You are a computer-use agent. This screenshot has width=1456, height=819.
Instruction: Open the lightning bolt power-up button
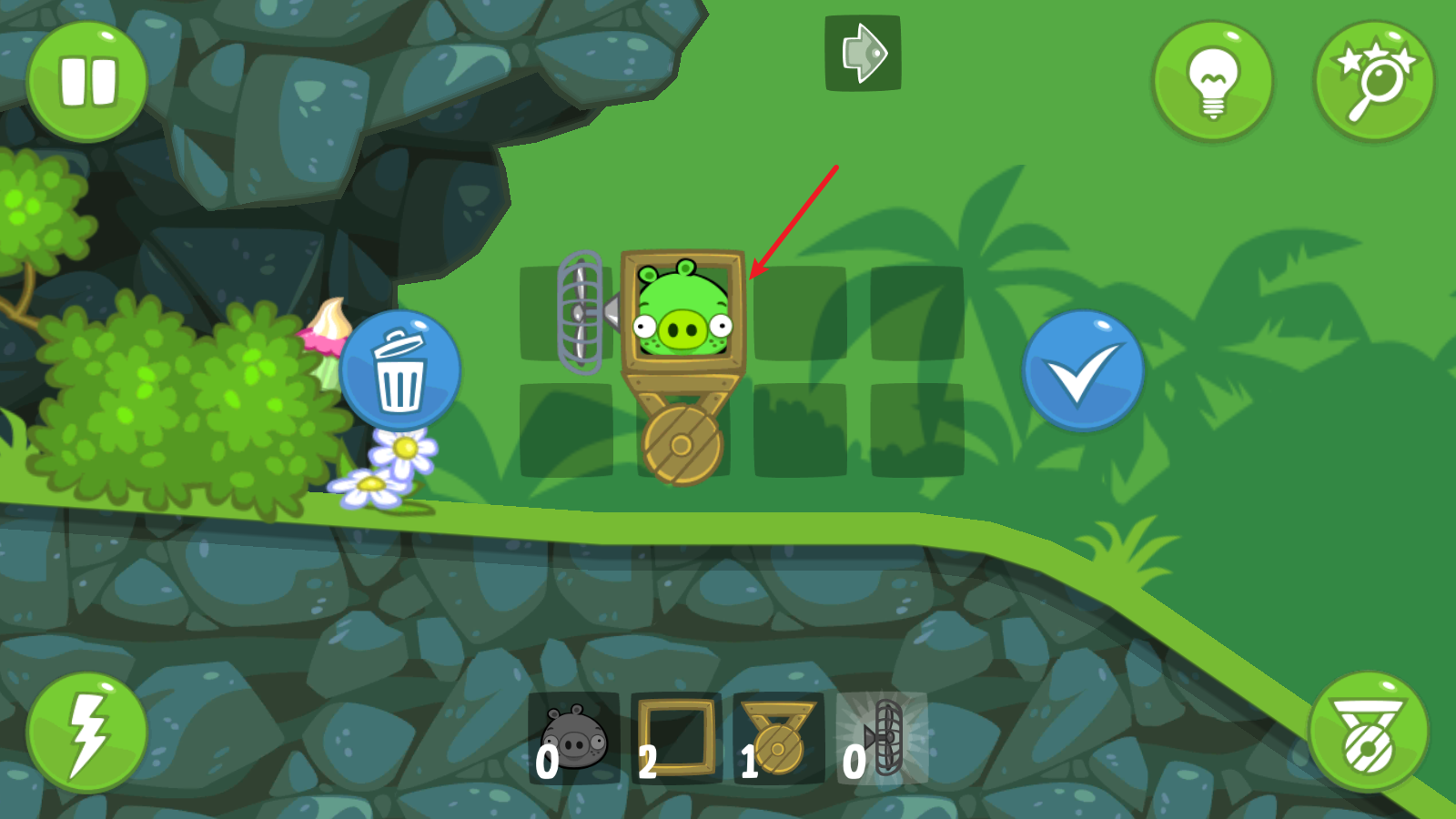point(87,733)
